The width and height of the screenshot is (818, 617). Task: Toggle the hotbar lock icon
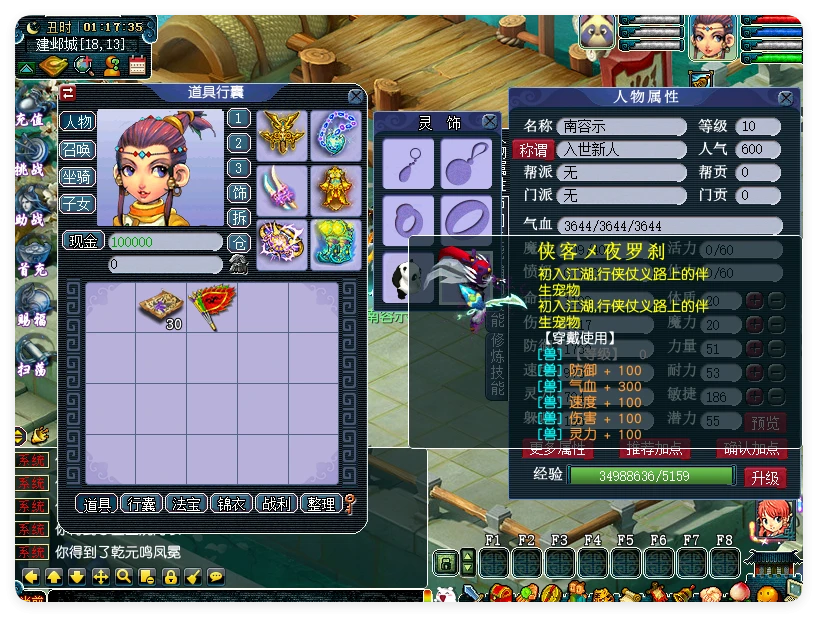(444, 563)
